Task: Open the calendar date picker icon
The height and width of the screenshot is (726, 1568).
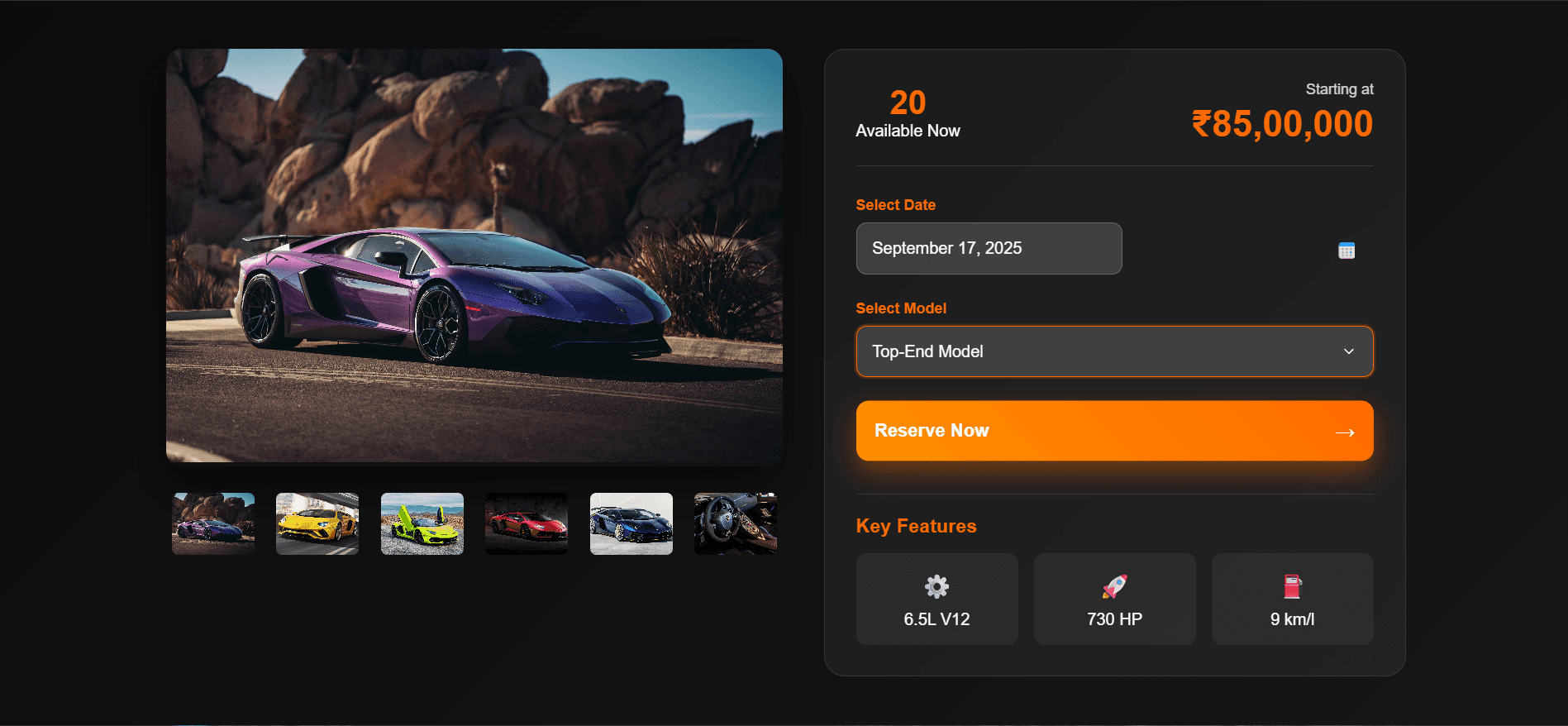Action: click(x=1346, y=250)
